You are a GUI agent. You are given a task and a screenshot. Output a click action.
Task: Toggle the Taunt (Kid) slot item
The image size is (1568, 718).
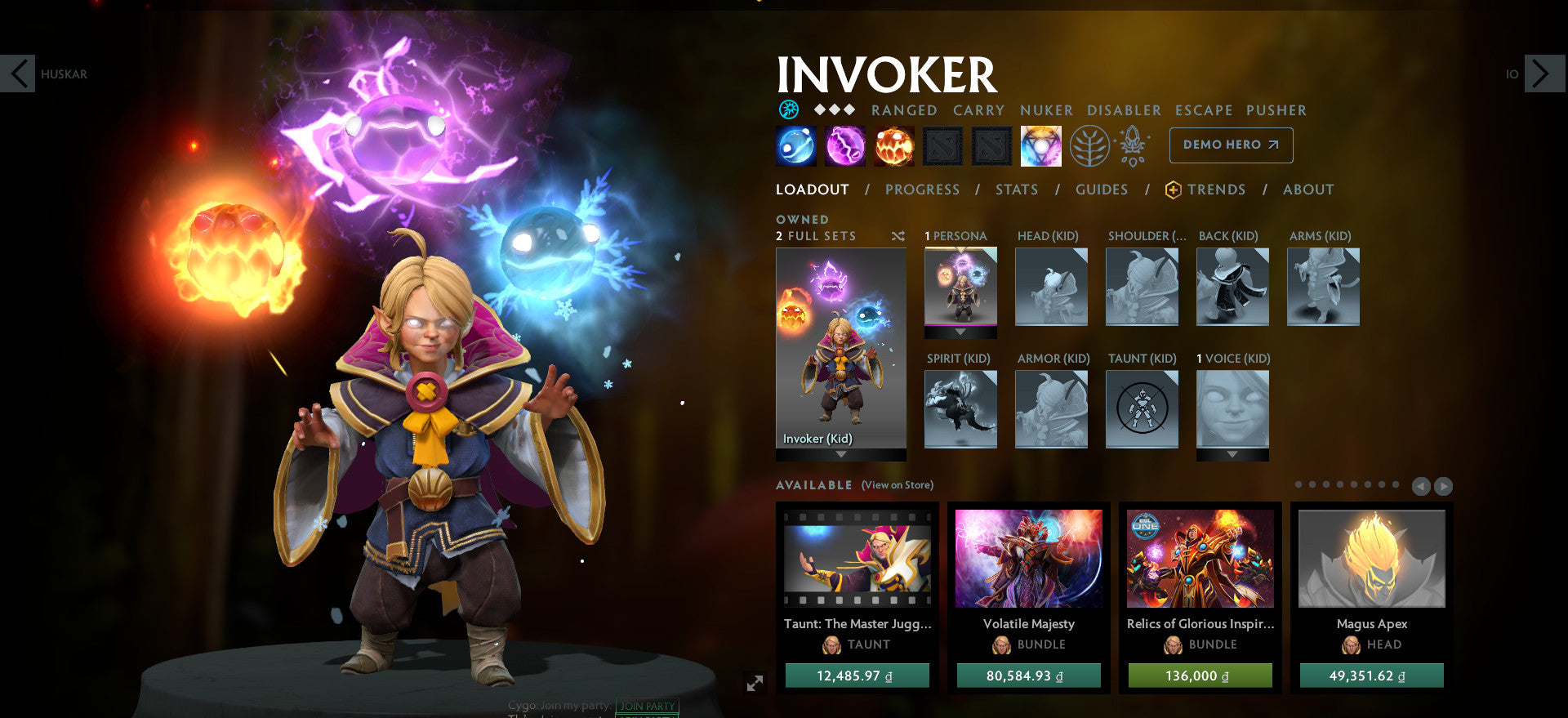click(1142, 409)
